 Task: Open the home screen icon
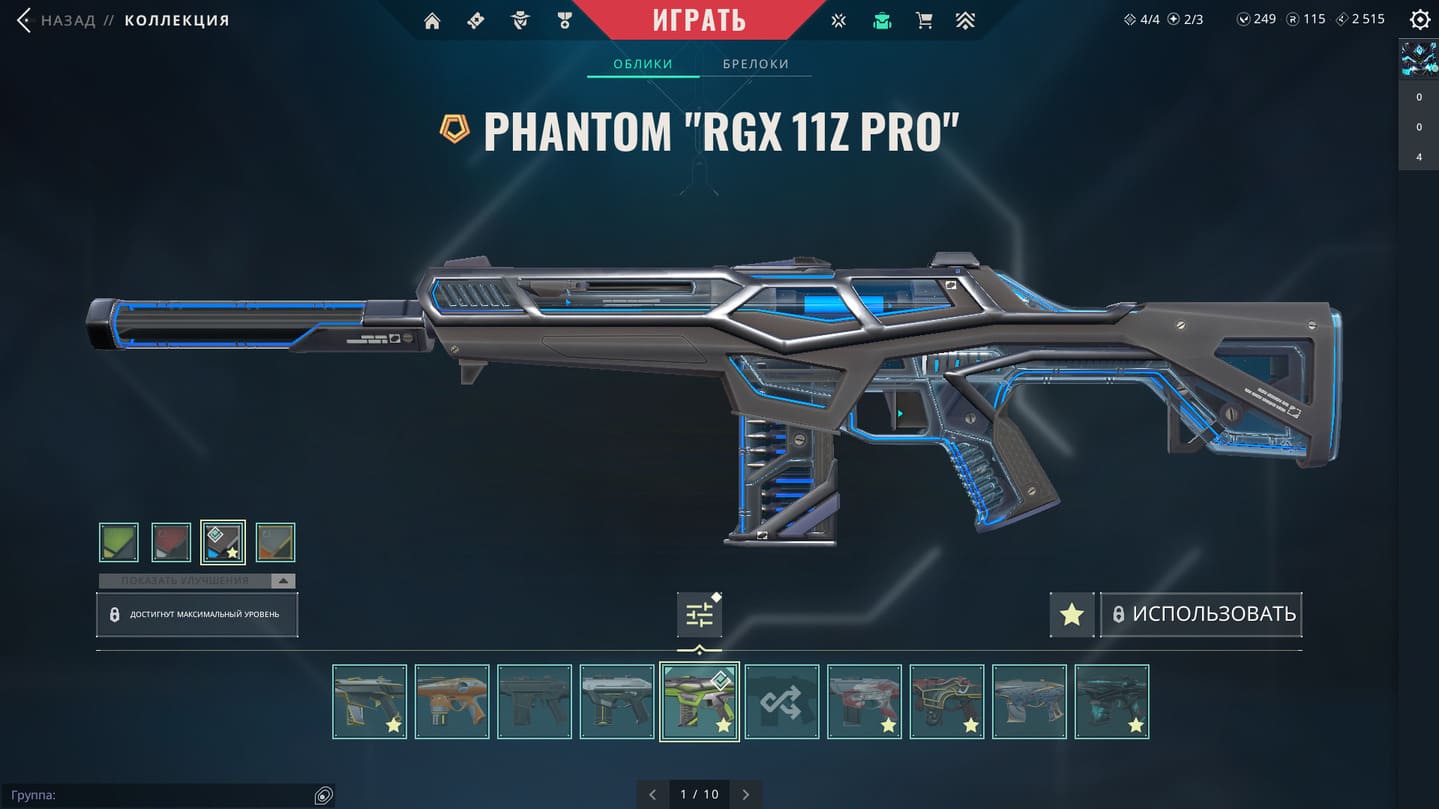432,21
